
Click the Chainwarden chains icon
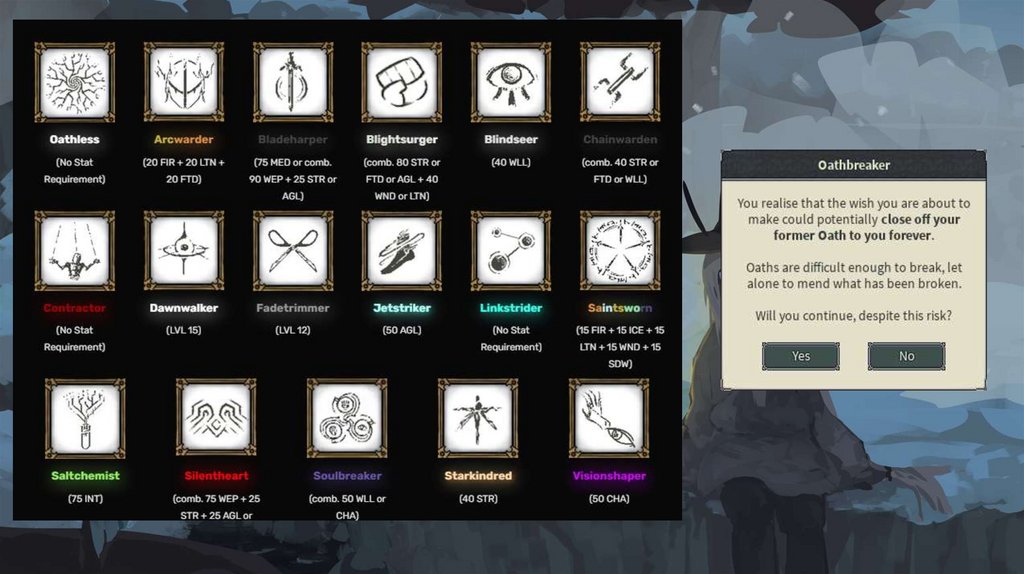coord(620,82)
